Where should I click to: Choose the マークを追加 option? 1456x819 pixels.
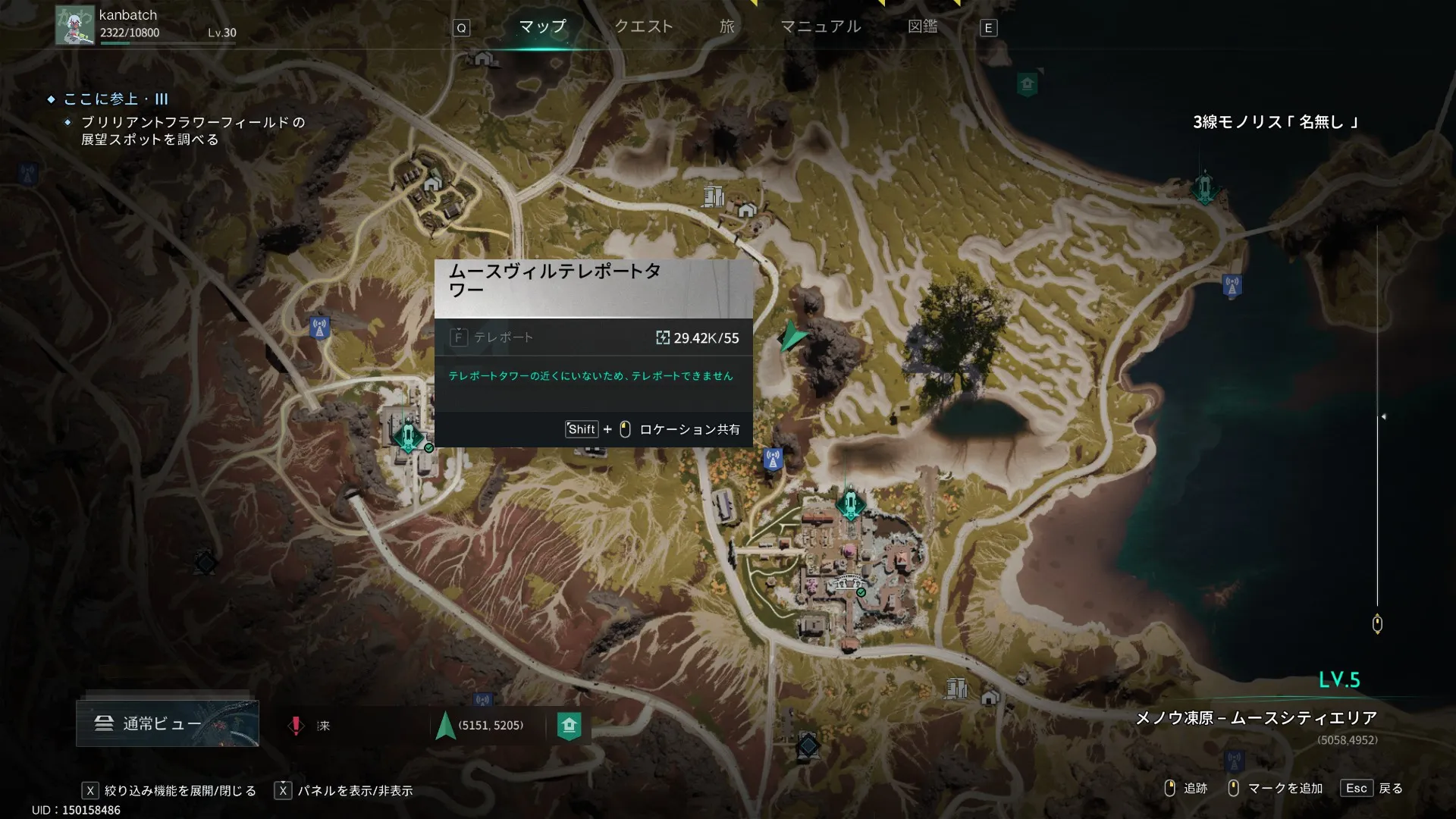coord(1285,789)
